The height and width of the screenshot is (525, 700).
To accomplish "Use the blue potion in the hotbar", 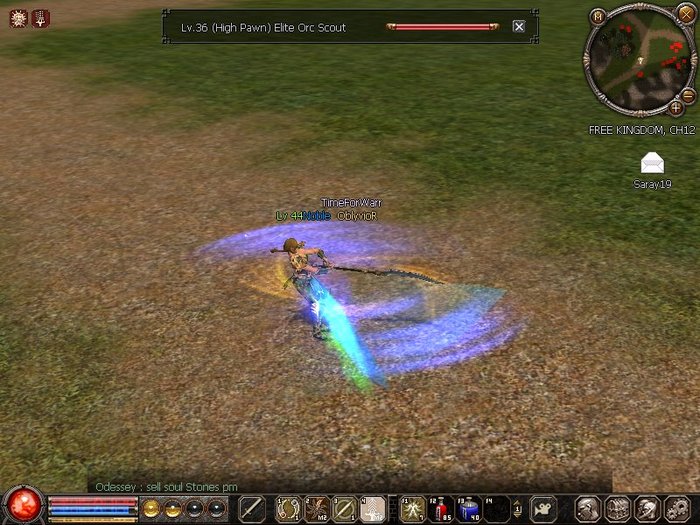I will 468,509.
